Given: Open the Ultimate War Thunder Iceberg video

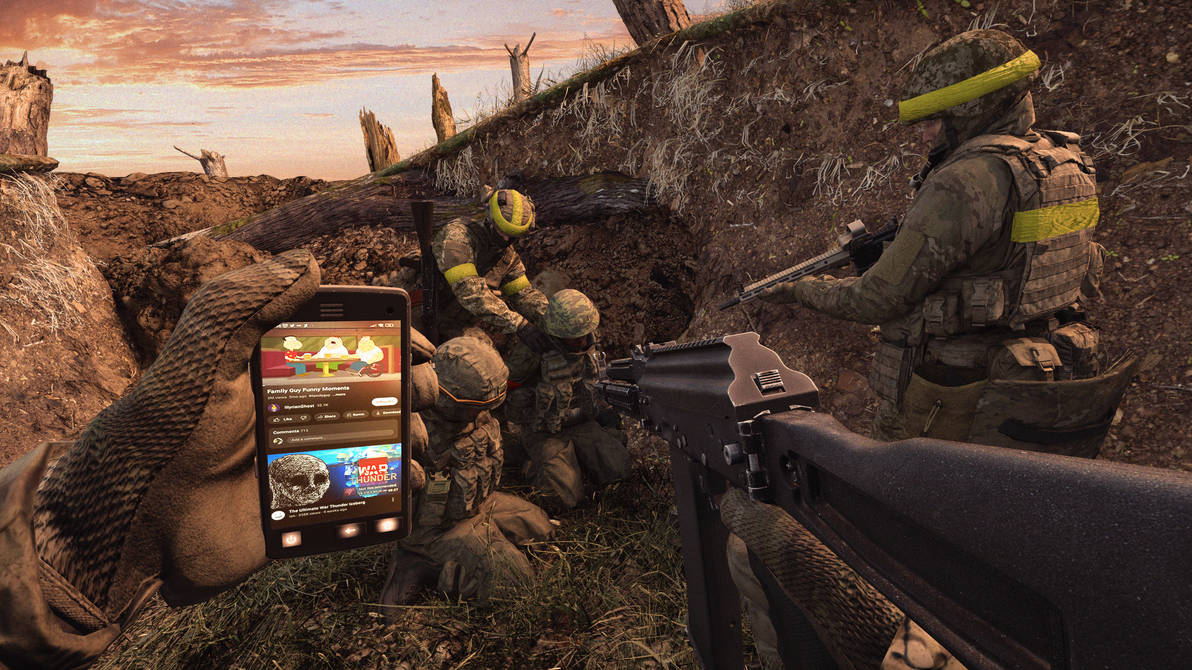Looking at the screenshot, I should [x=335, y=477].
